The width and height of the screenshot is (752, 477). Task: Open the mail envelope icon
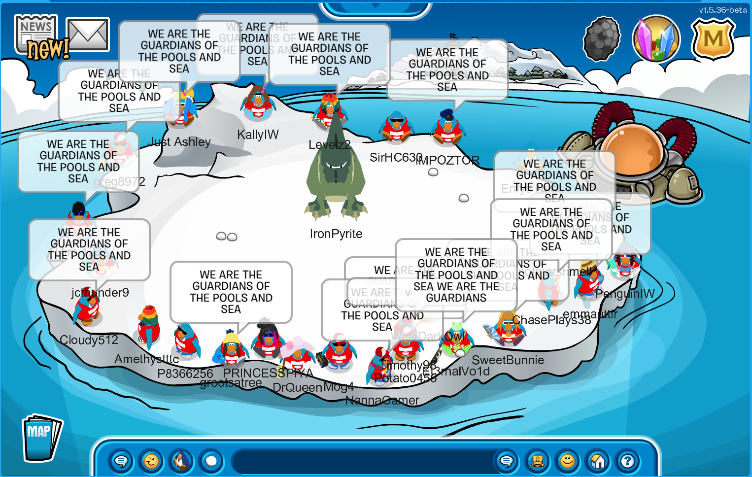click(88, 35)
